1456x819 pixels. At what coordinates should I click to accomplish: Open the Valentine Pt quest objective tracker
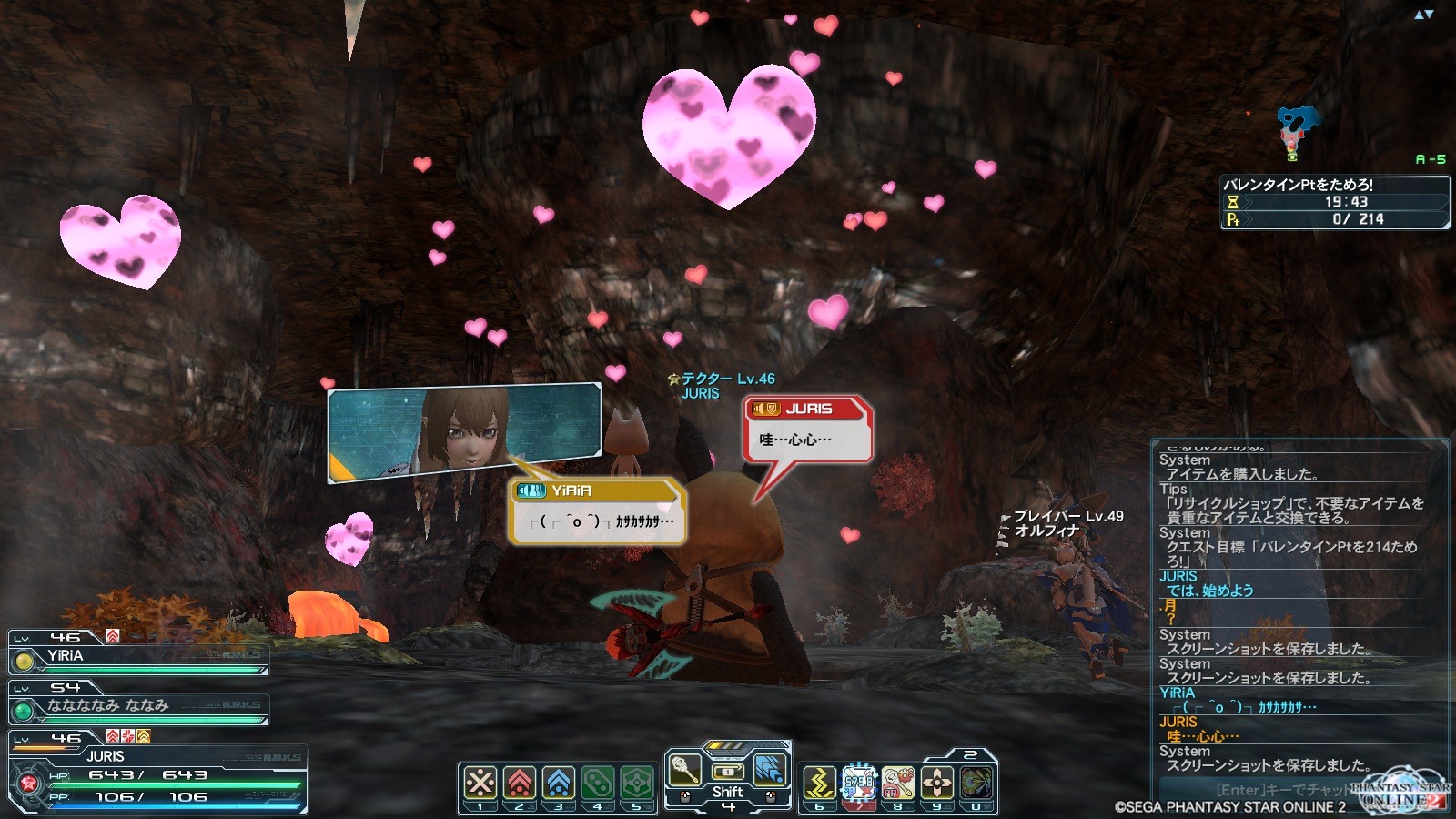tap(1334, 202)
